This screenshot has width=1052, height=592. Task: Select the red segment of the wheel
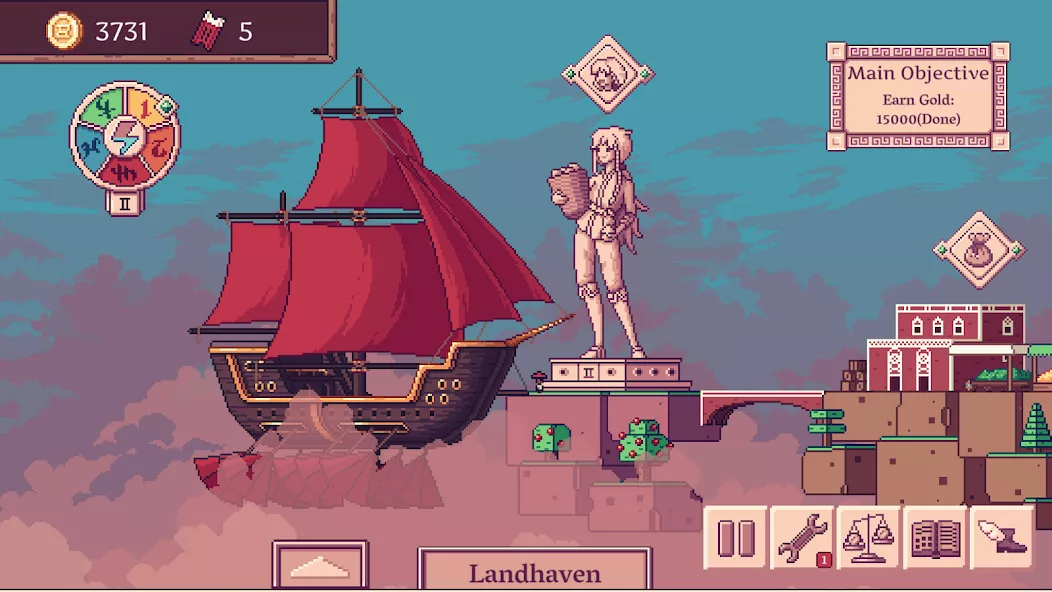(x=126, y=172)
